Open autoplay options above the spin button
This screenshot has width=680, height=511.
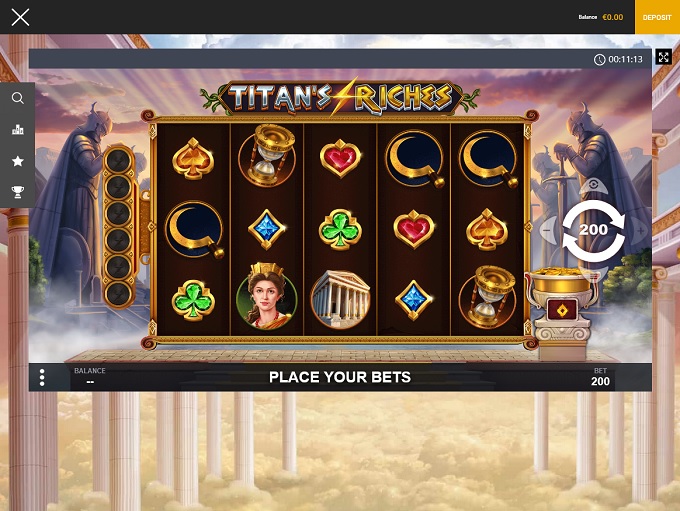pos(594,185)
